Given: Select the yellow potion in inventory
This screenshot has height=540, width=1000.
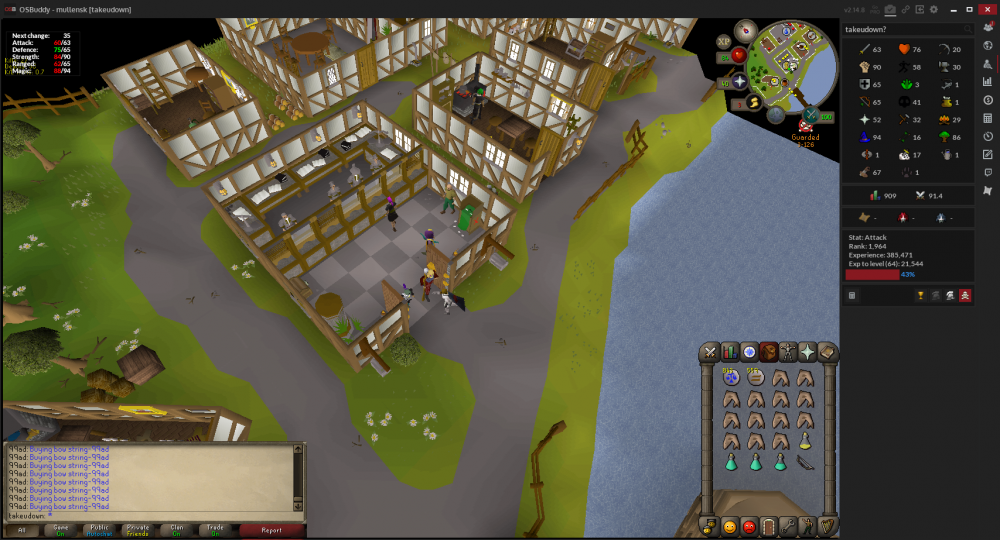Looking at the screenshot, I should [805, 440].
